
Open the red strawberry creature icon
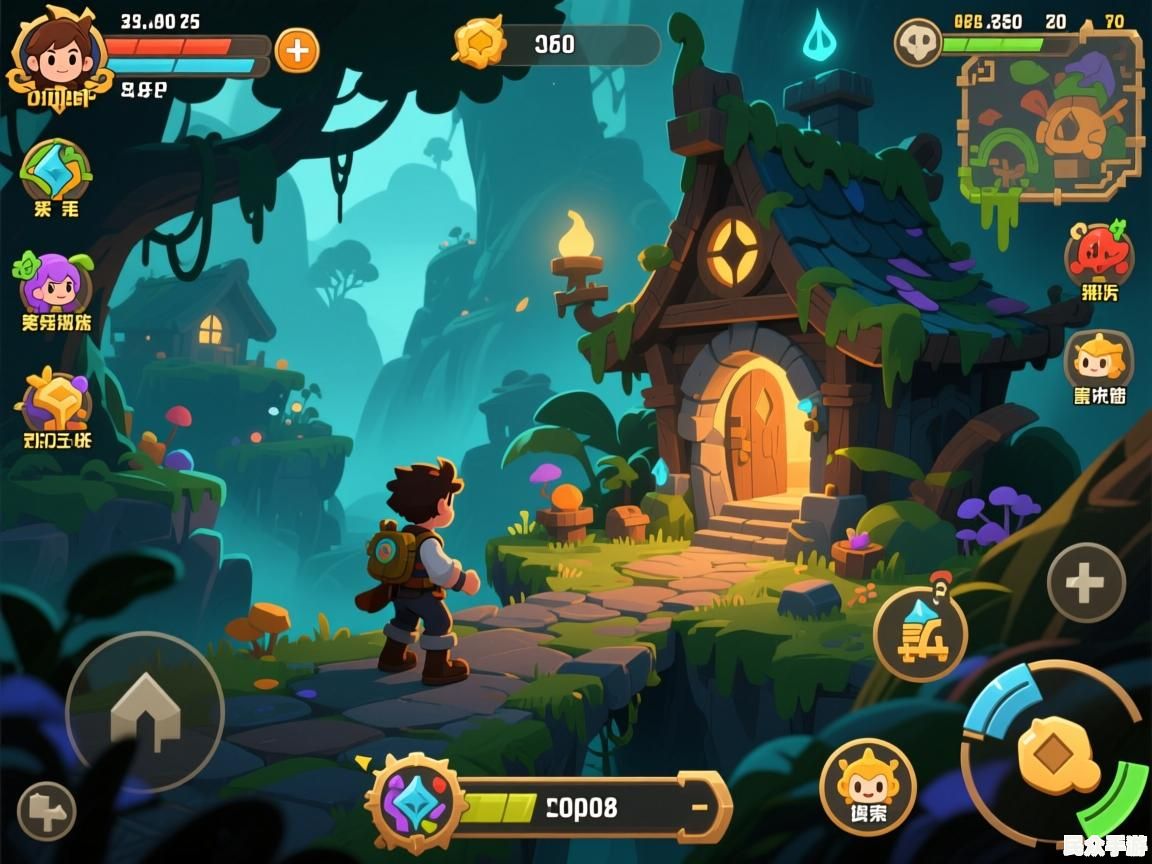tap(1099, 254)
